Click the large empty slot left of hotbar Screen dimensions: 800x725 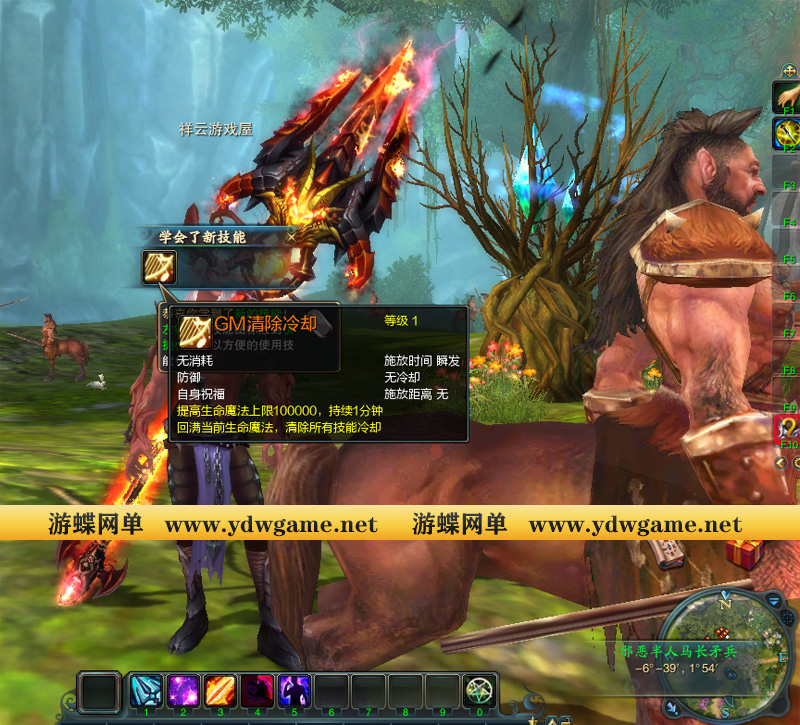point(100,692)
